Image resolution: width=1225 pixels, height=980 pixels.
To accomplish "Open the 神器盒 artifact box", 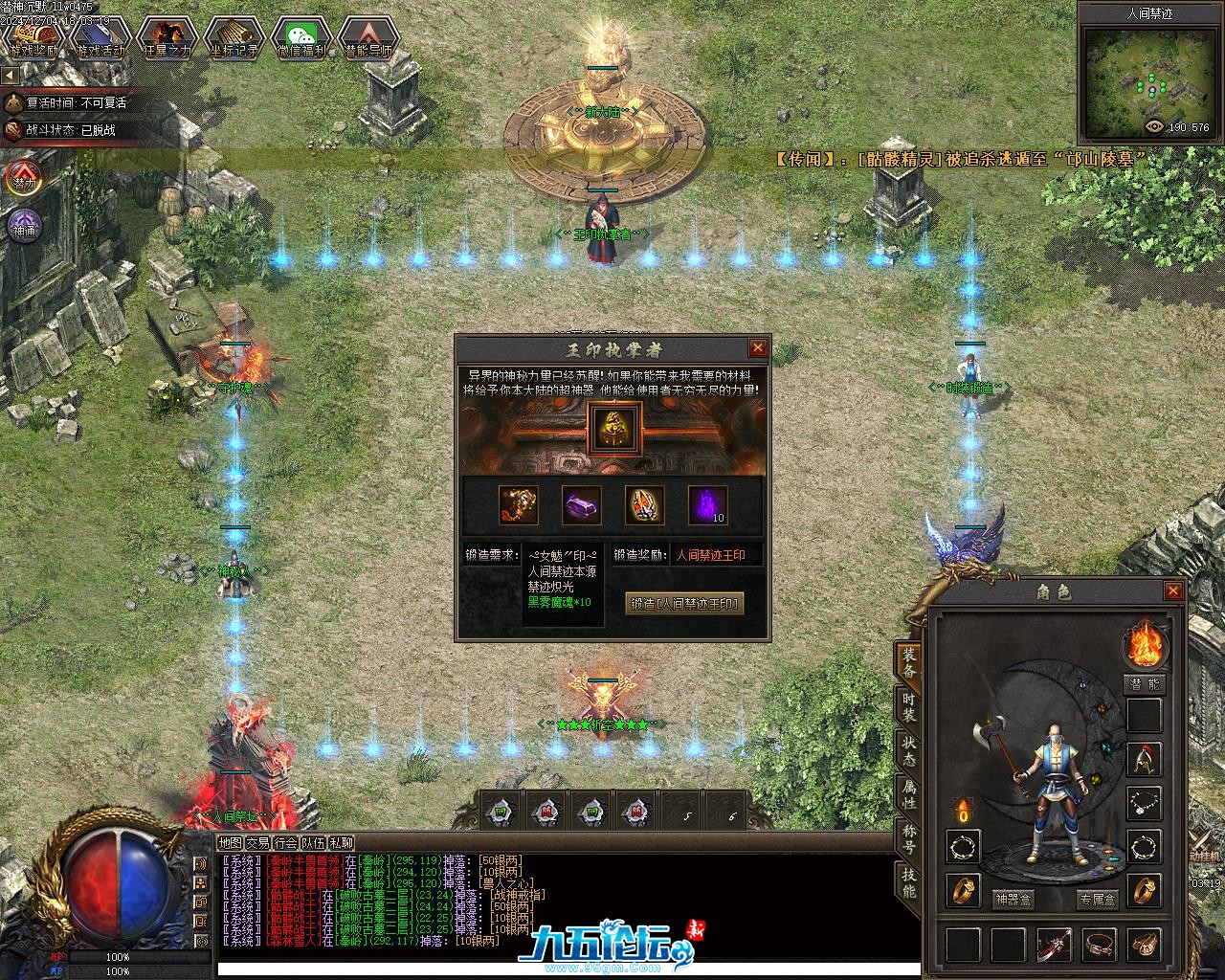I will 1013,899.
